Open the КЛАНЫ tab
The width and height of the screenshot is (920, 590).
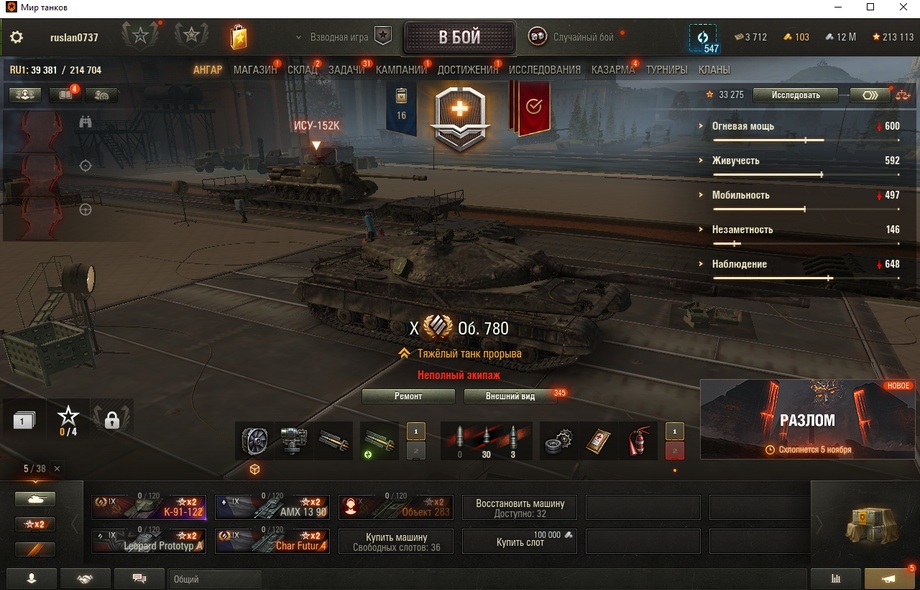click(x=714, y=70)
